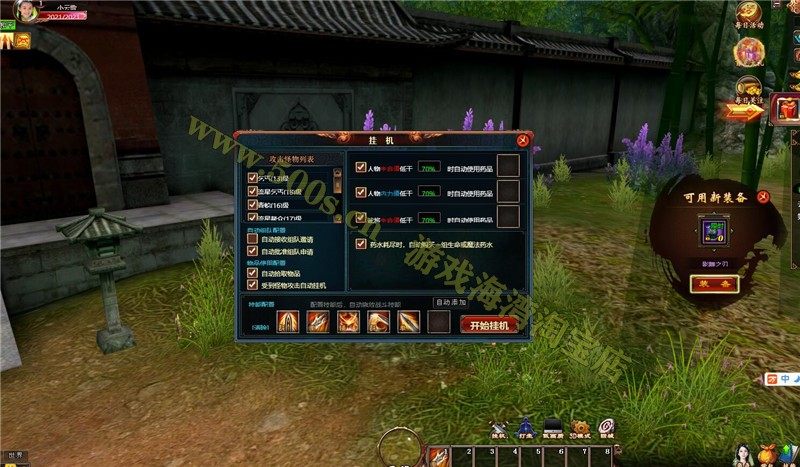This screenshot has height=467, width=800.
Task: Toggle 自动批准组队申请 checkbox
Action: coord(253,251)
